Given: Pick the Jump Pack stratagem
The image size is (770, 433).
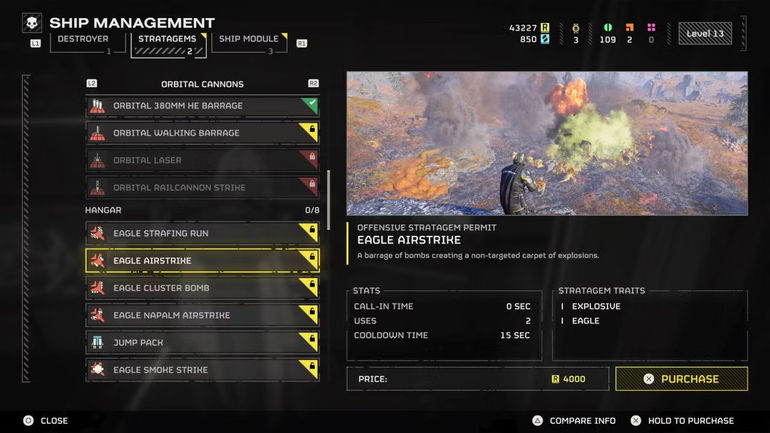Looking at the screenshot, I should (x=202, y=343).
